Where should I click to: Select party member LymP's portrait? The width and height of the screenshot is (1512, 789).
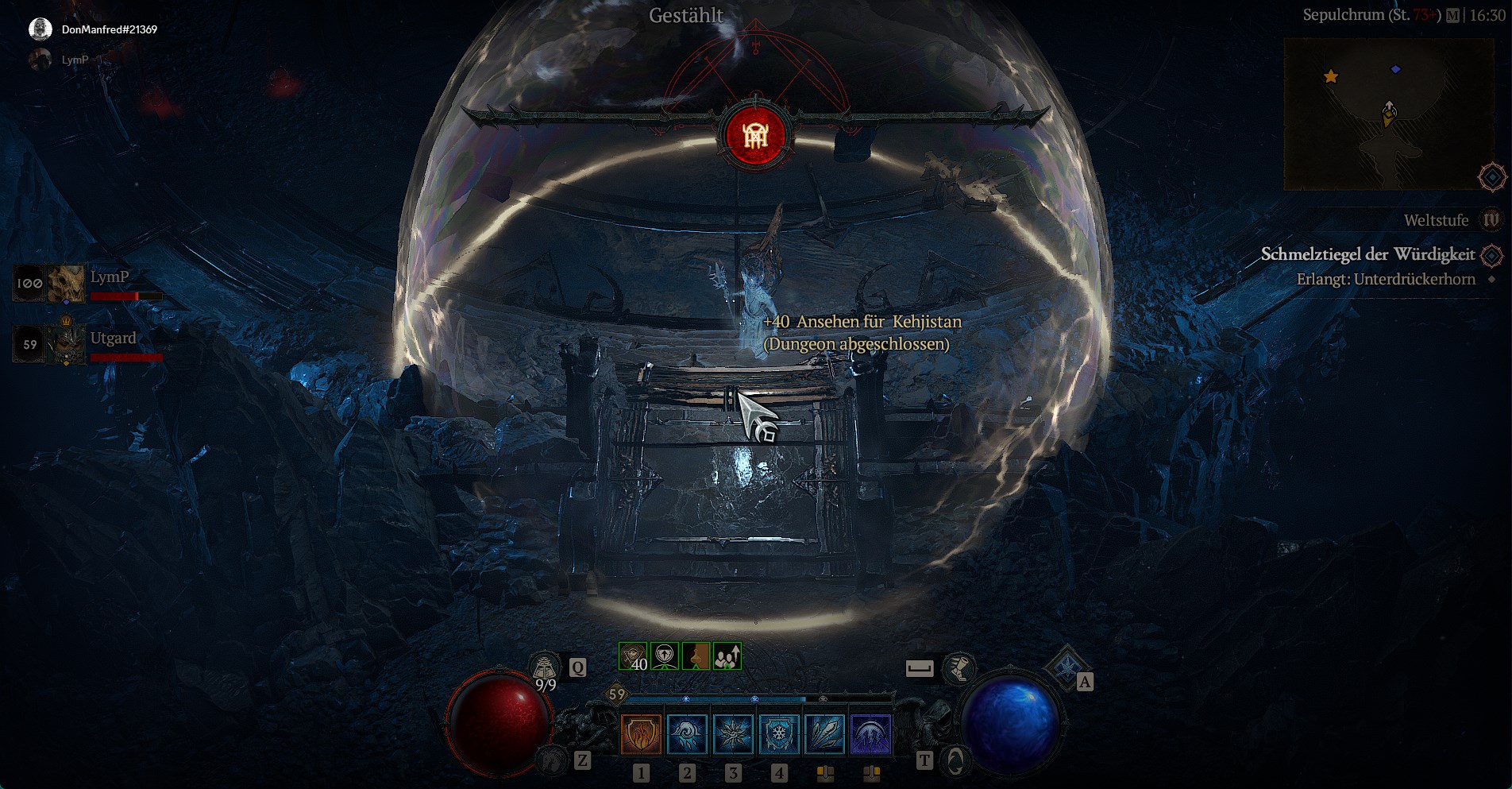click(65, 284)
